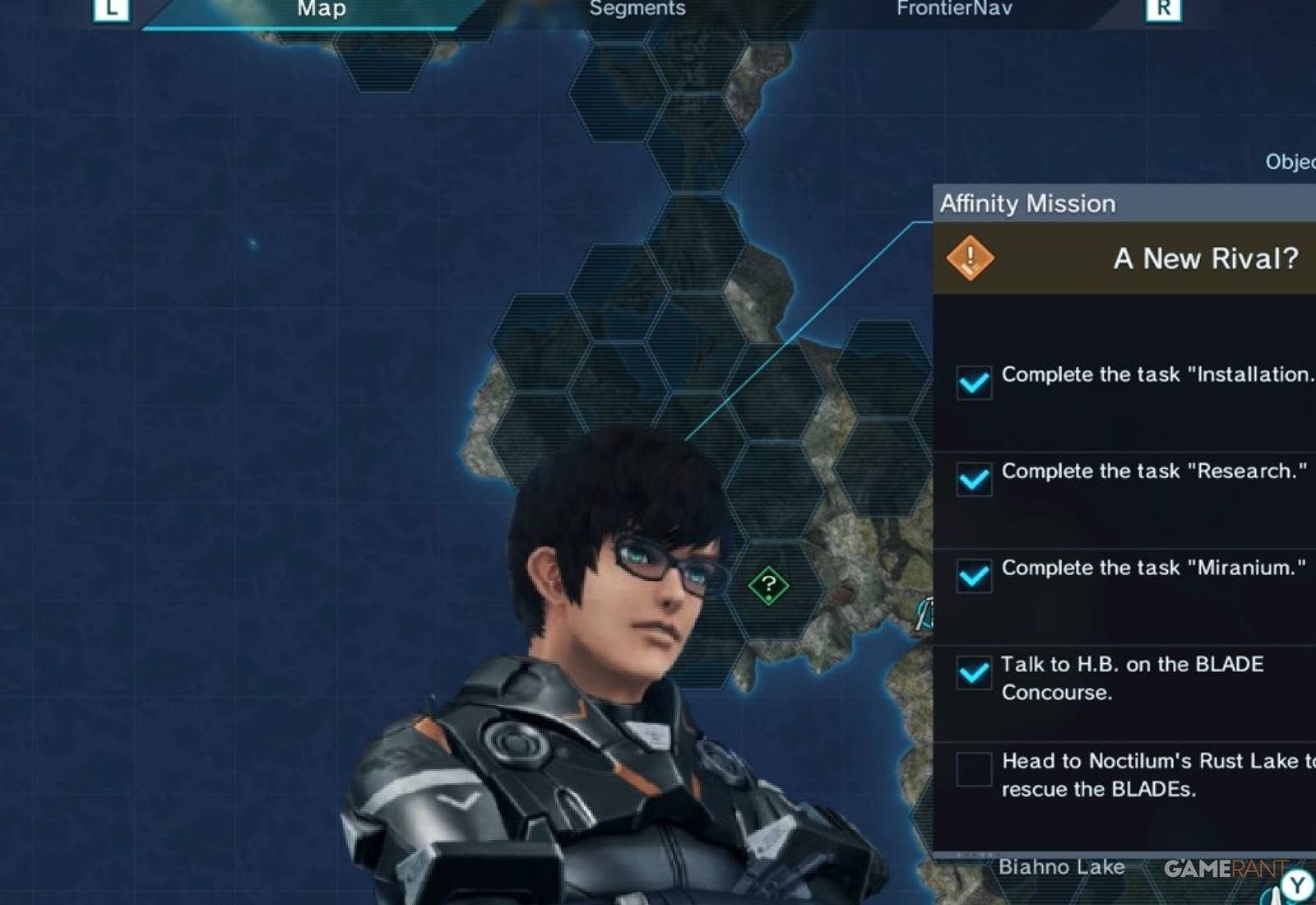Click the orange Affinity Mission exclamation icon
The height and width of the screenshot is (905, 1316).
pyautogui.click(x=971, y=258)
